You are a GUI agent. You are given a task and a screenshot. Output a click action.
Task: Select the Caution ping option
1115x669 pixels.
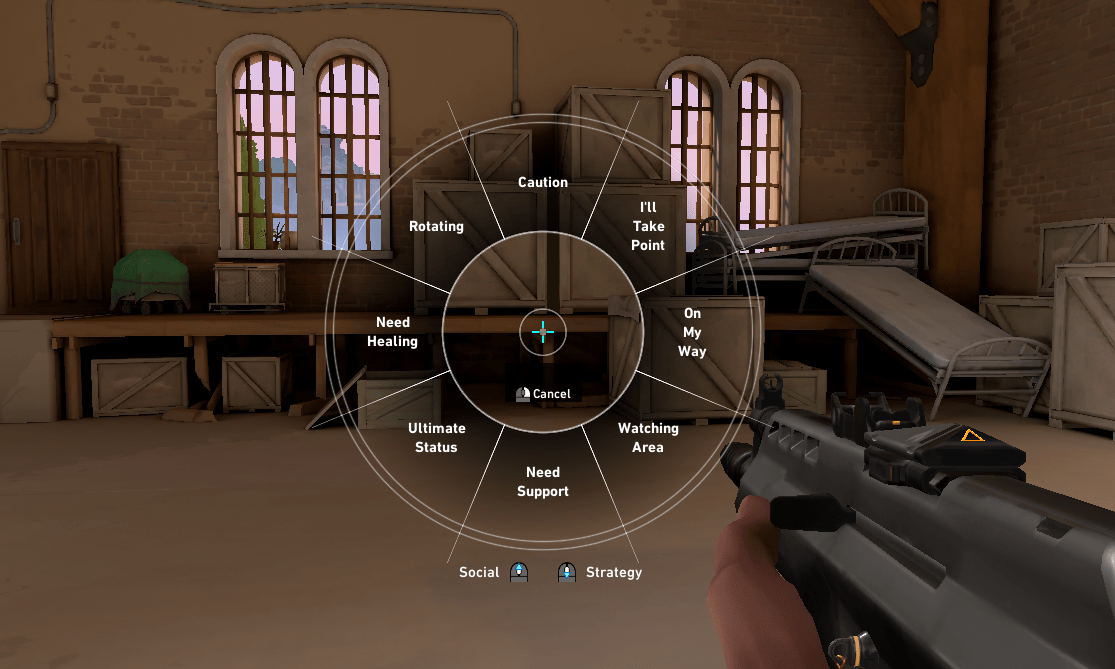coord(543,183)
